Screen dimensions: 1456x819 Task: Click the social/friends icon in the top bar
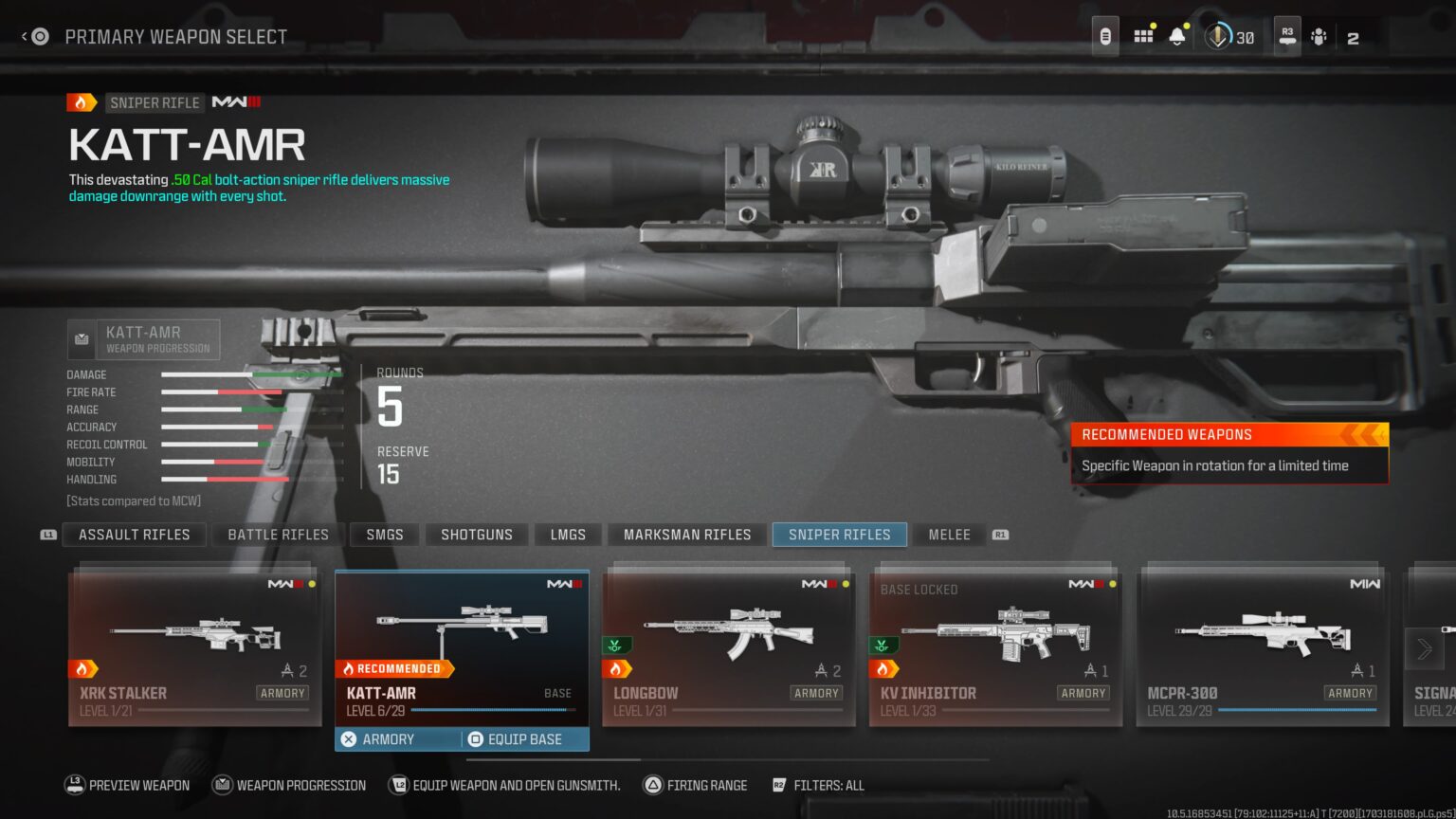(1318, 36)
